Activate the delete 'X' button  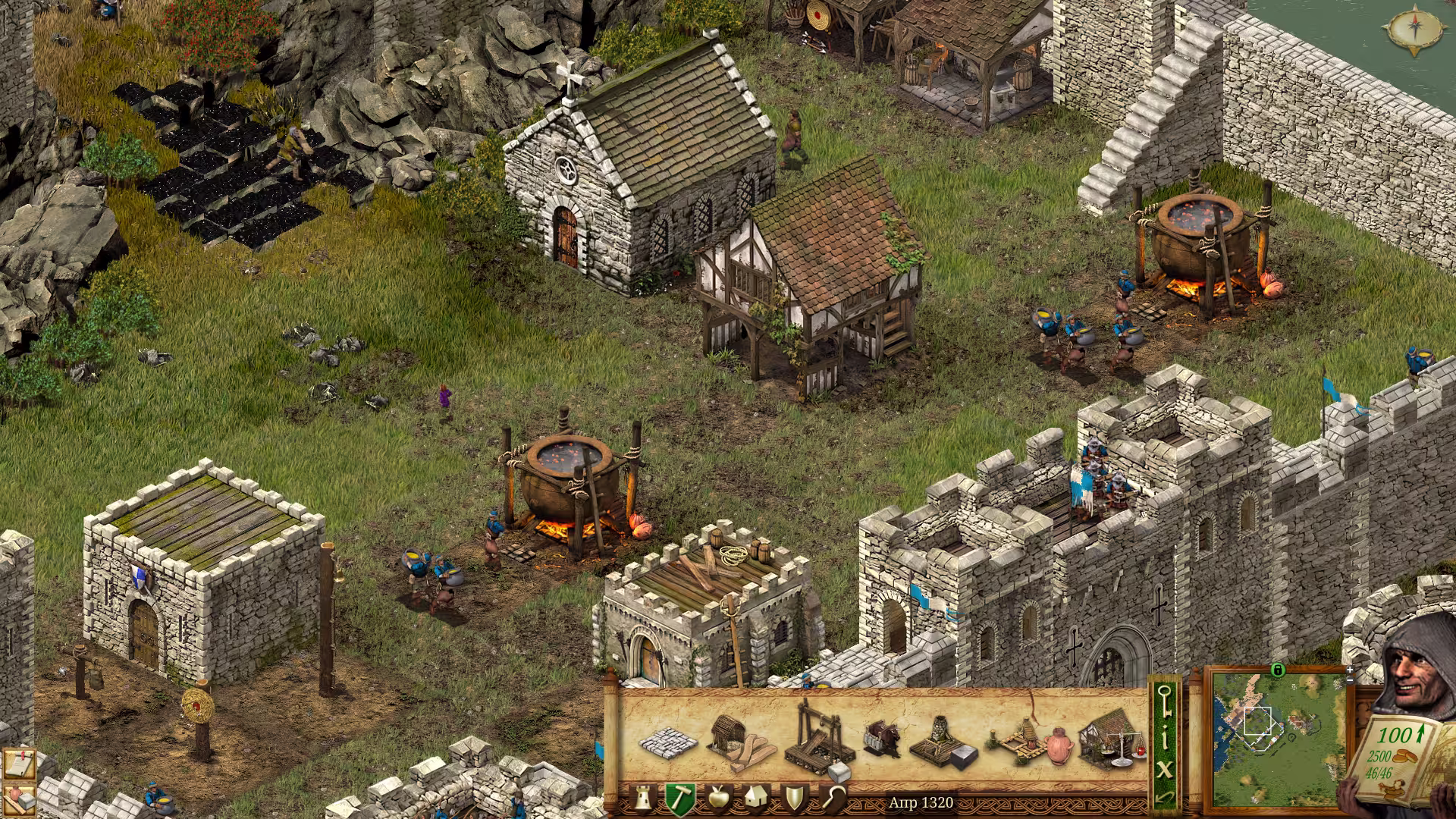coord(1165,770)
